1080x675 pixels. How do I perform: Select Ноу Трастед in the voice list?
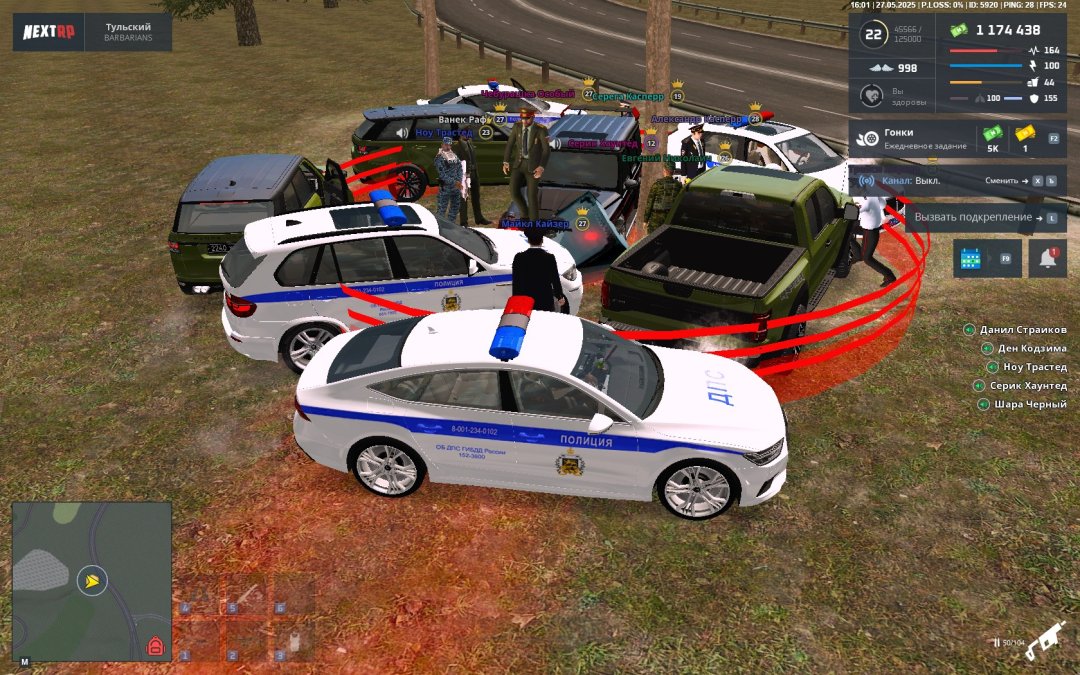pyautogui.click(x=1034, y=367)
